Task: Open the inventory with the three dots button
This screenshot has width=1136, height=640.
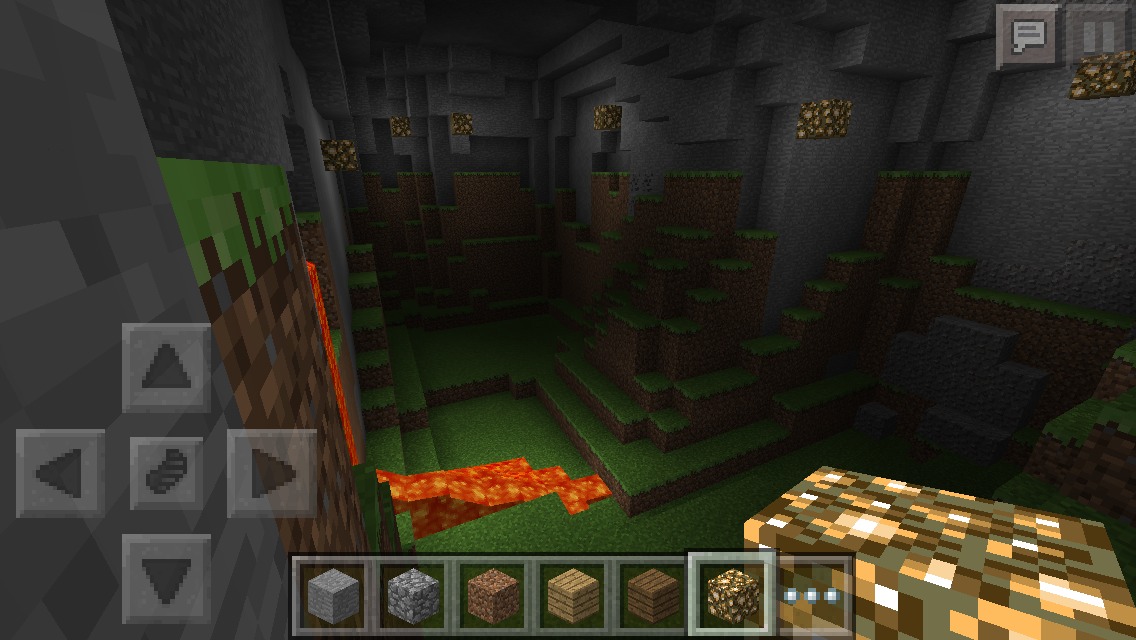Action: point(814,595)
